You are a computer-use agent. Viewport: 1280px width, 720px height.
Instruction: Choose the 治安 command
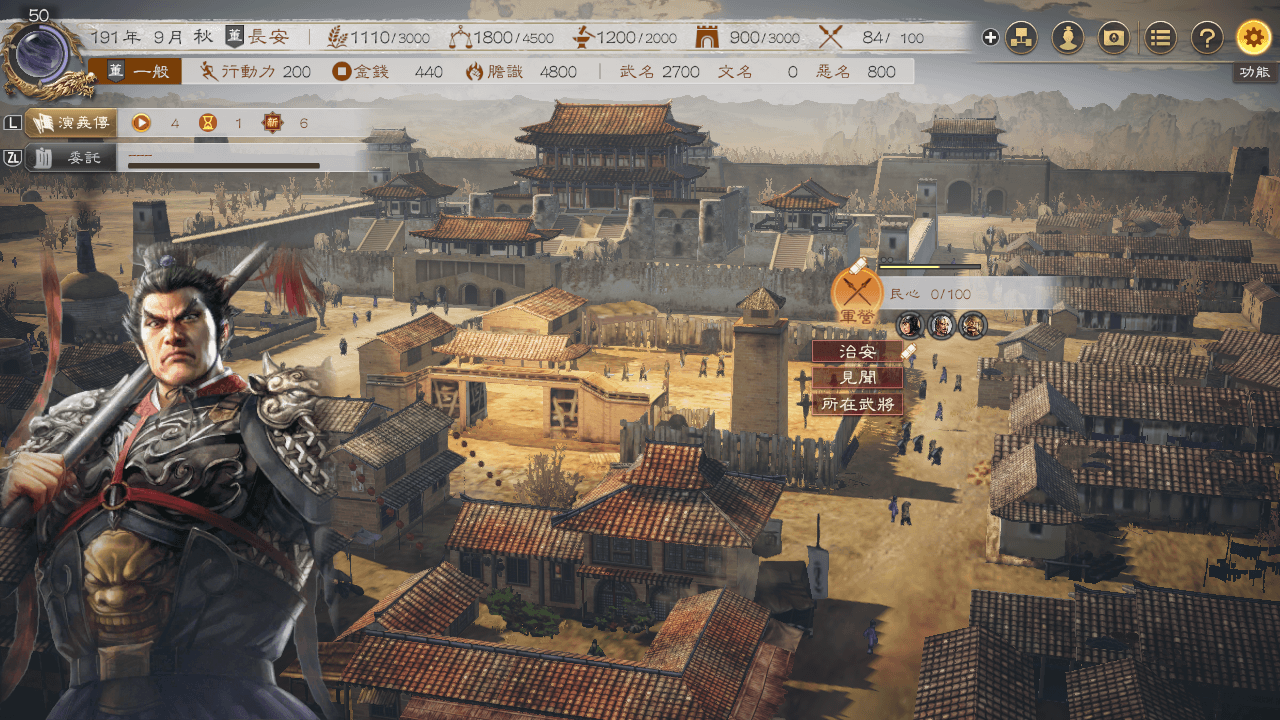point(857,352)
